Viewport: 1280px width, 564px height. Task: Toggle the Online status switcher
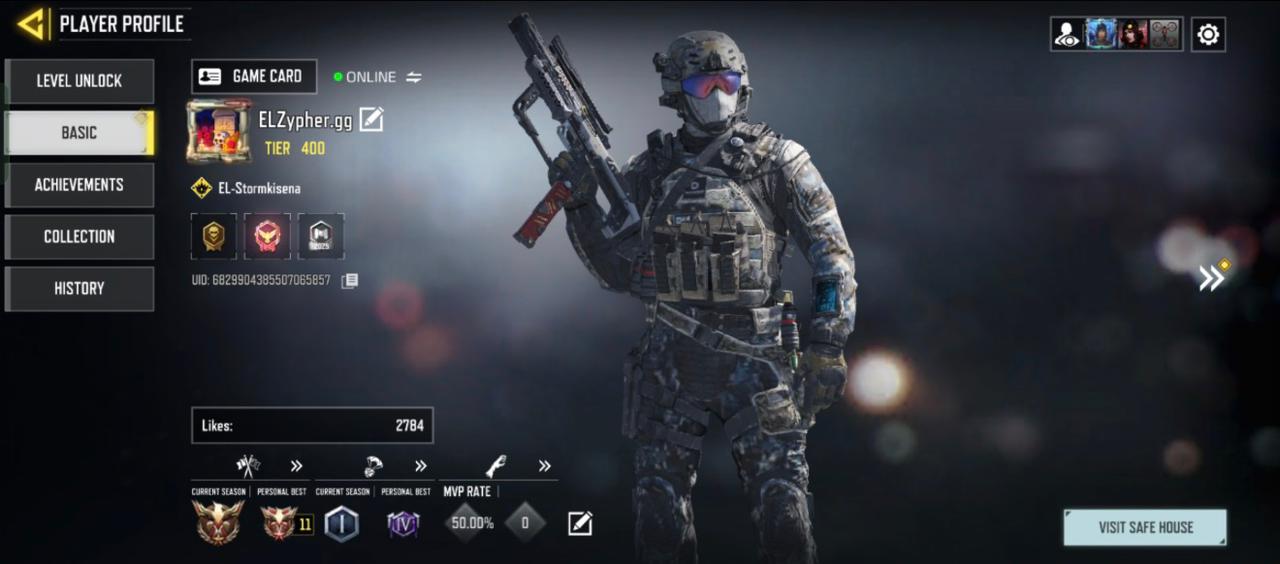413,77
